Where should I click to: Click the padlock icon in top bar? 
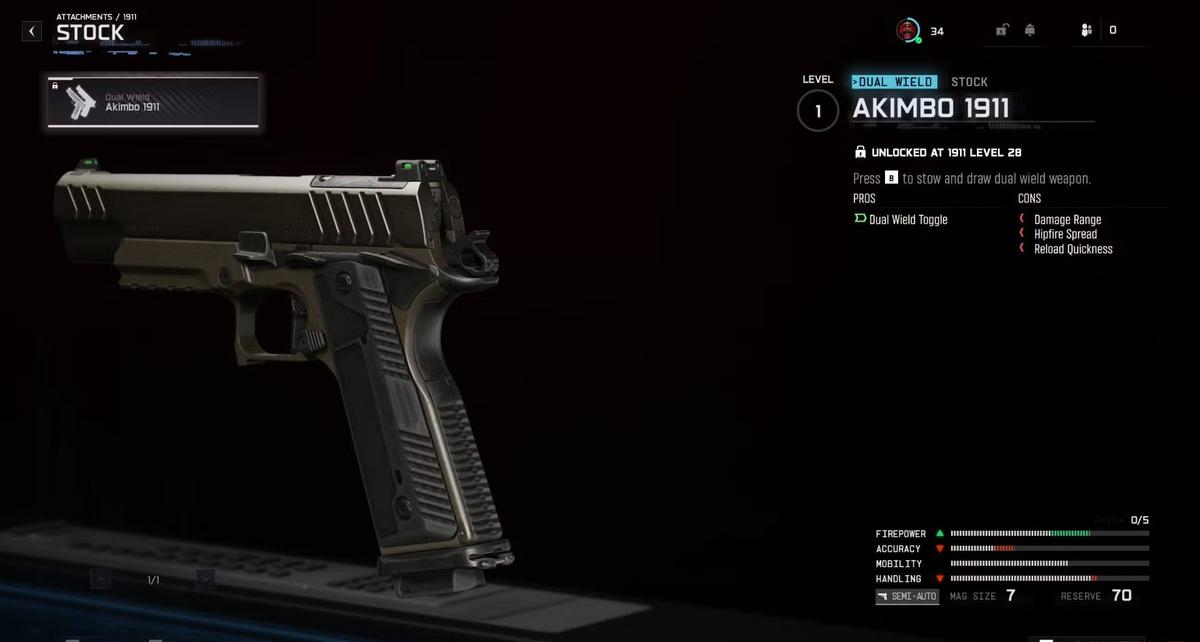click(x=1001, y=30)
